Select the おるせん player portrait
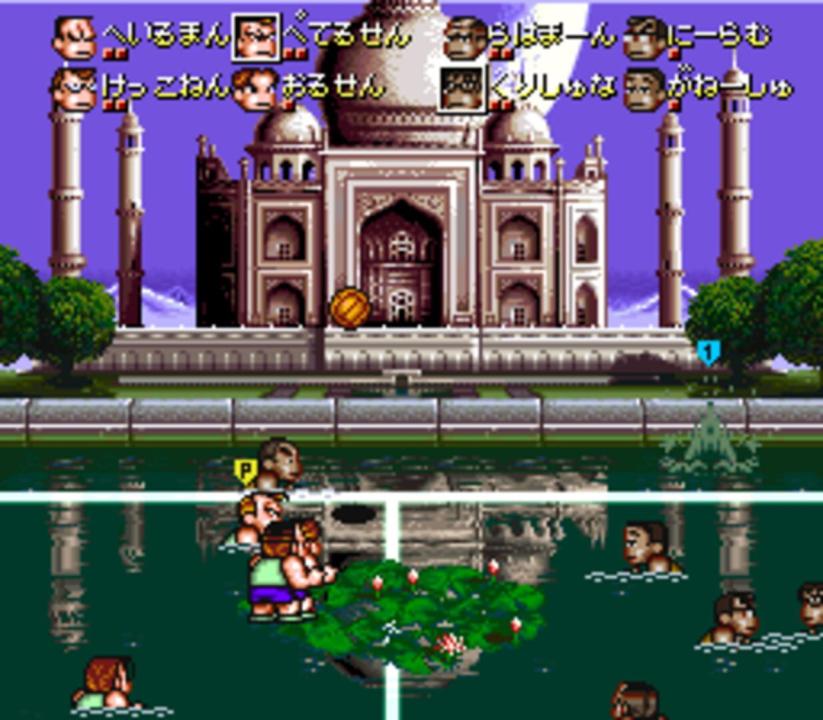Viewport: 823px width, 720px height. (x=255, y=89)
